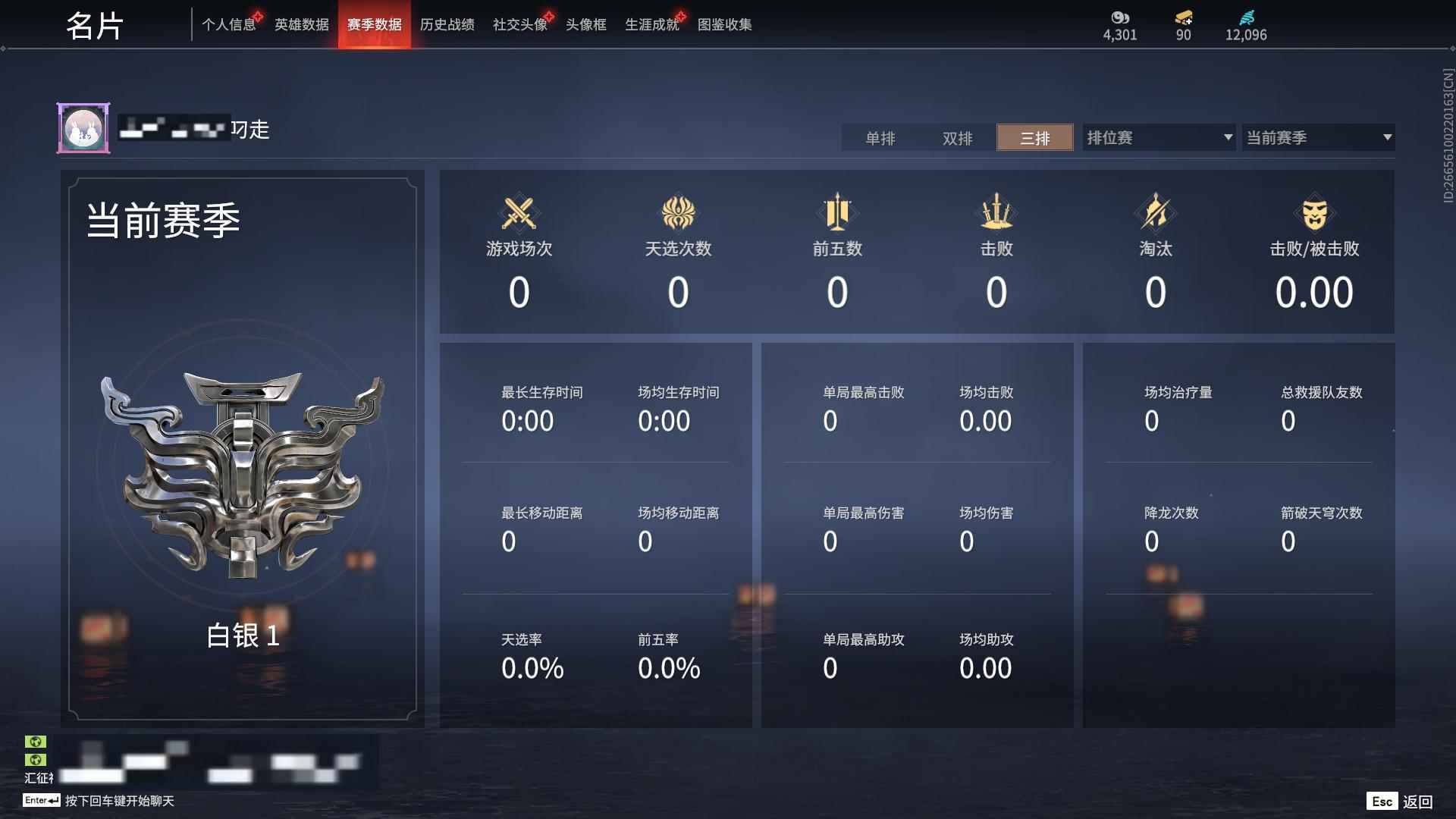Viewport: 1456px width, 819px height.
Task: Click the blue 12,096 currency icon
Action: click(x=1246, y=17)
